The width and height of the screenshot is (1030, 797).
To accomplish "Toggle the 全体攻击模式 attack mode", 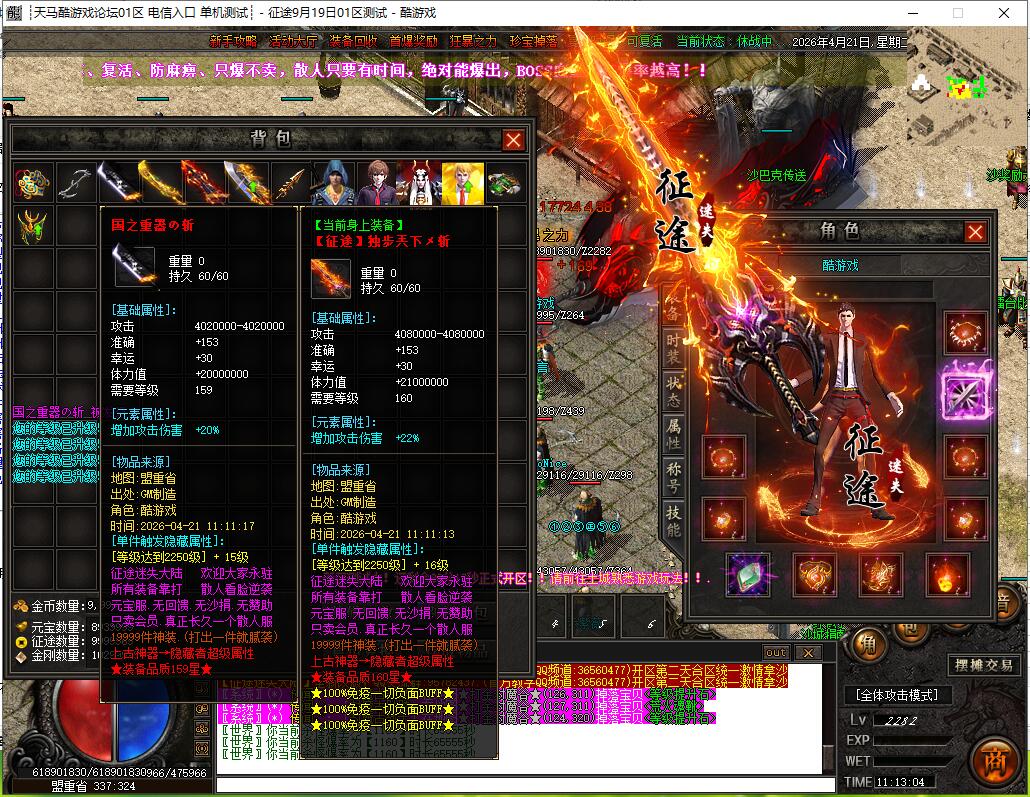I will click(893, 695).
